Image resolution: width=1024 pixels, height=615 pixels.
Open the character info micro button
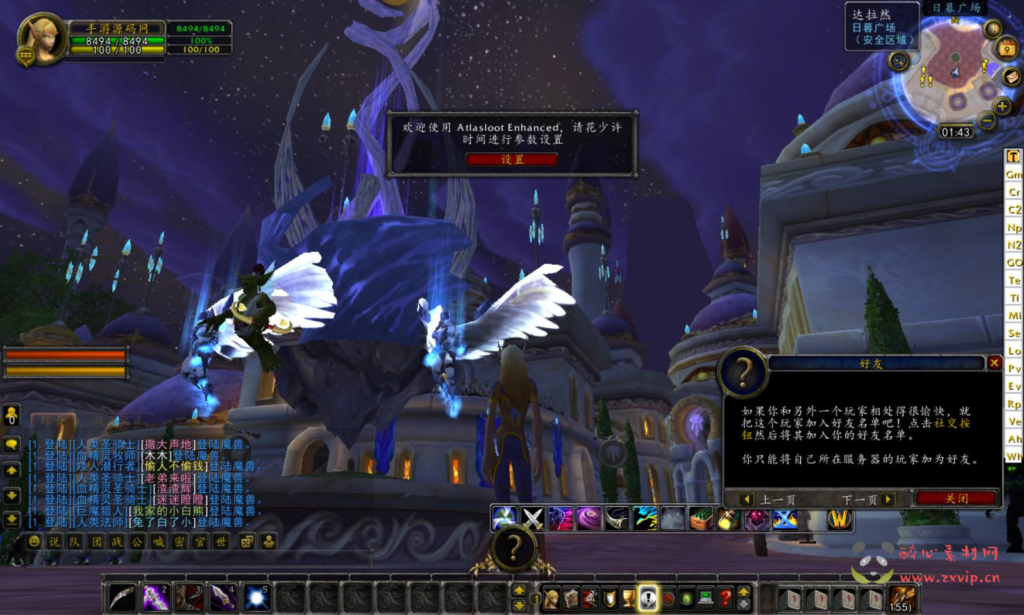550,598
